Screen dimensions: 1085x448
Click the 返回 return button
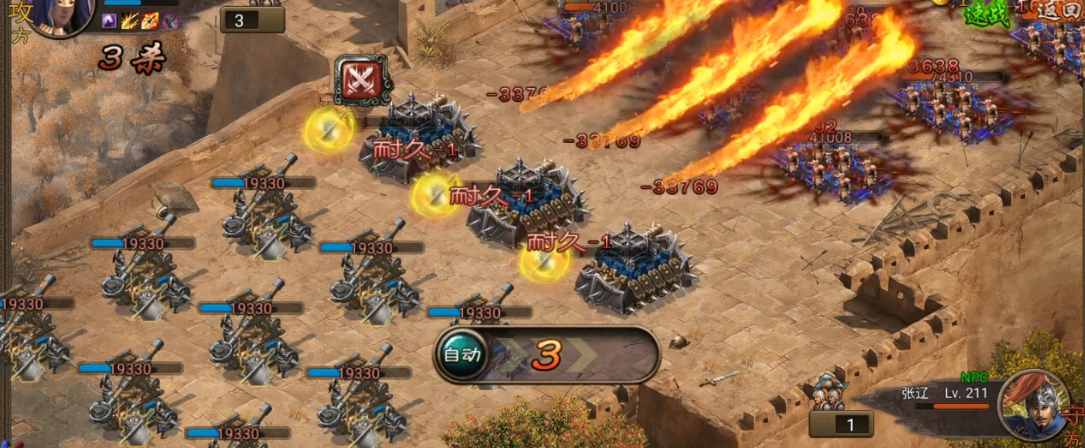click(1061, 10)
